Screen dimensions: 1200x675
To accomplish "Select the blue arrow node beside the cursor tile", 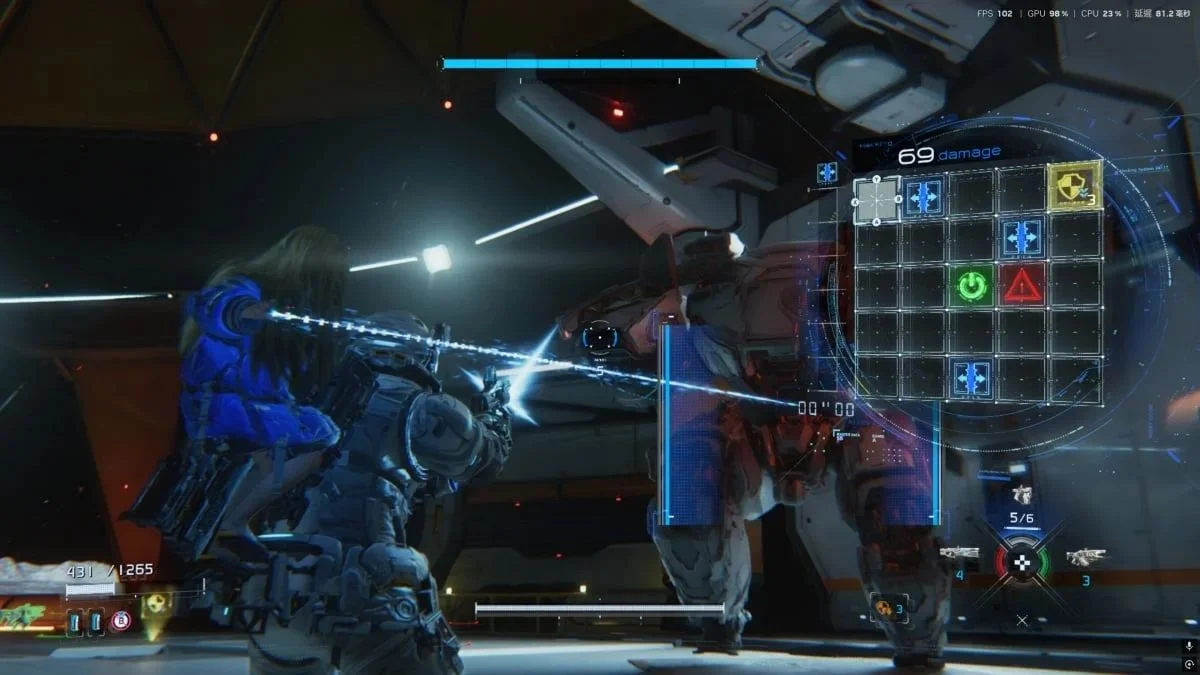I will (924, 196).
